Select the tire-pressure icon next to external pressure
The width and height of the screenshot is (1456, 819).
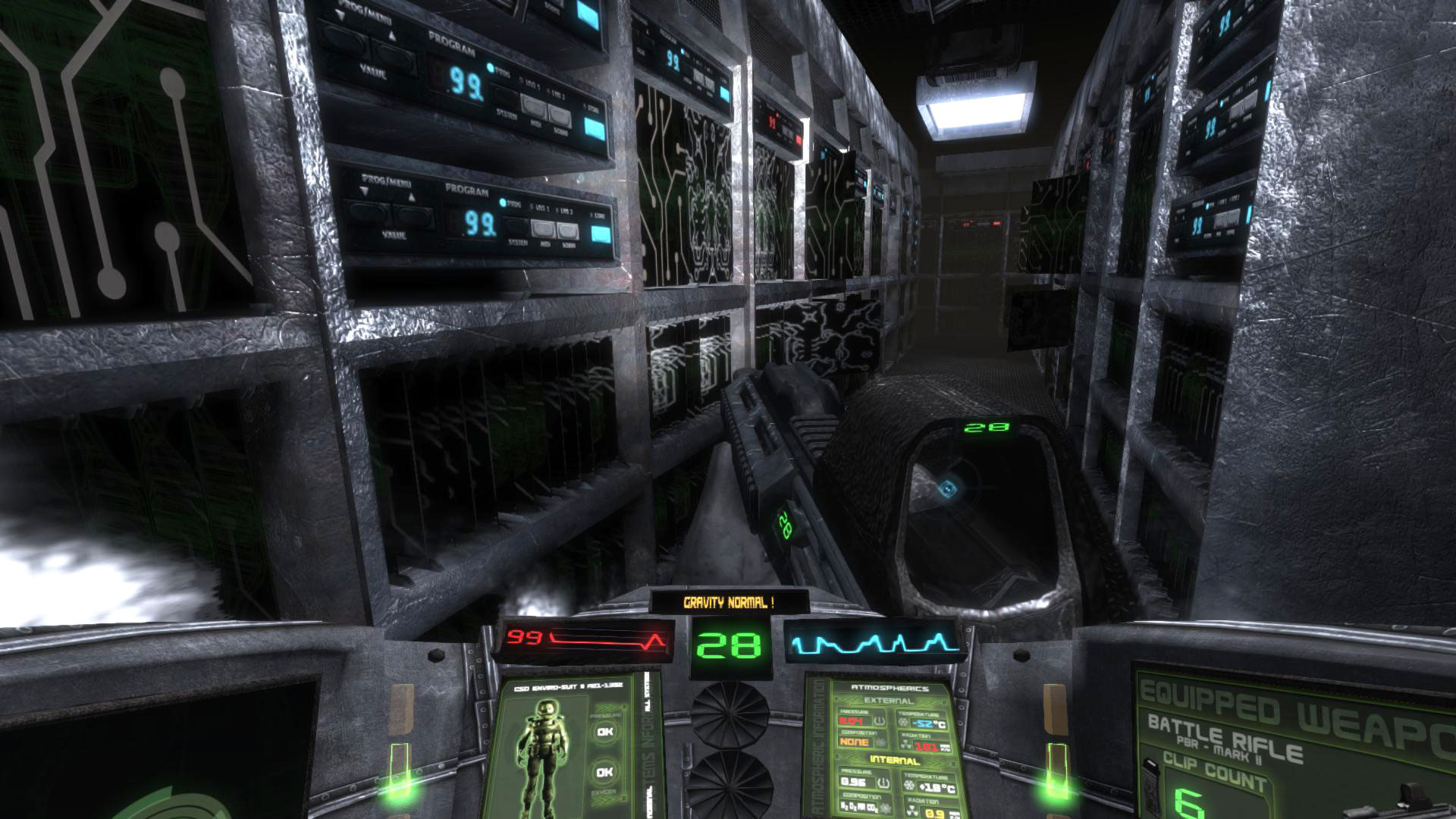coord(879,721)
